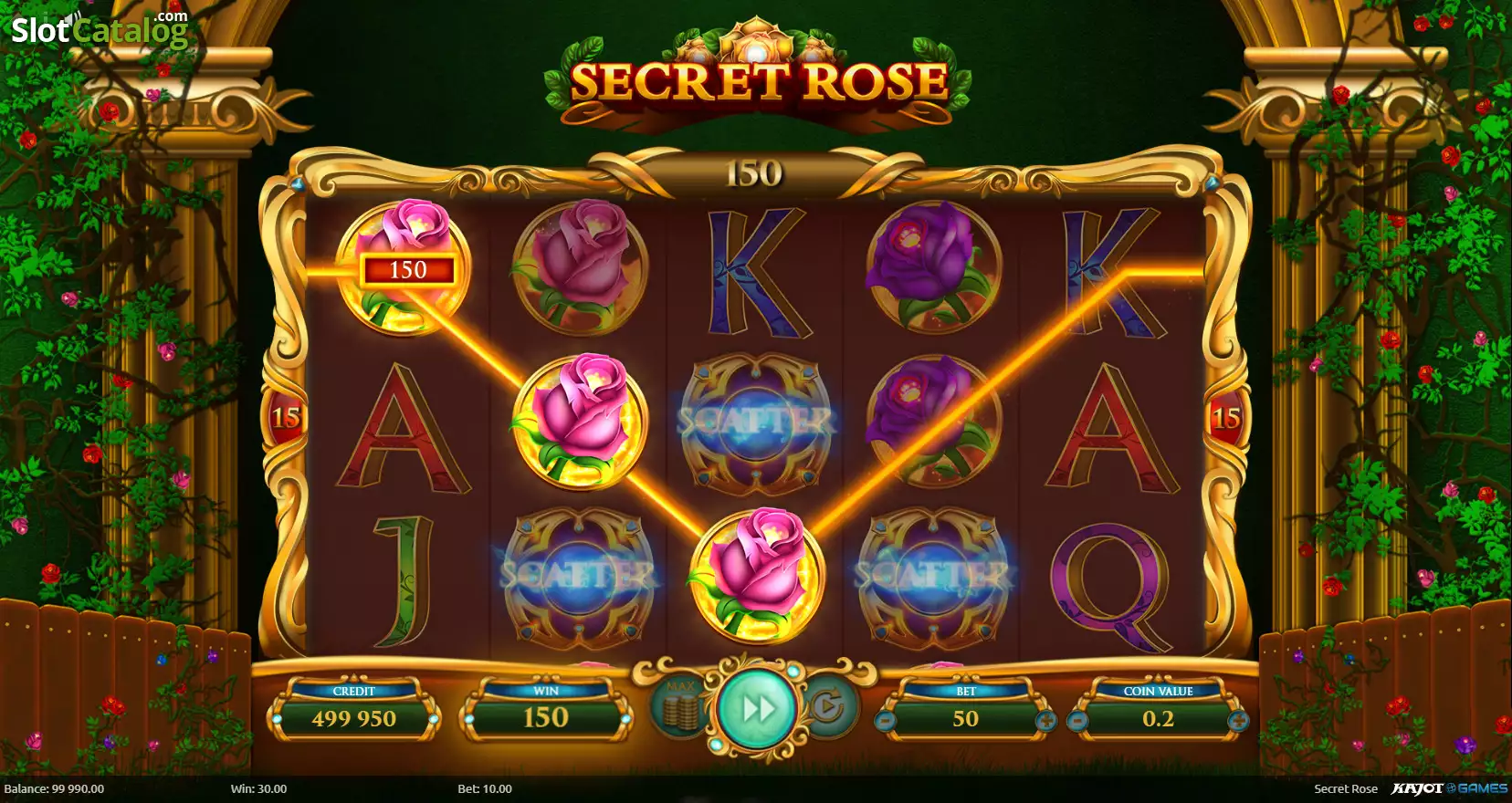Select the left payline 15 marker
This screenshot has width=1512, height=803.
285,418
